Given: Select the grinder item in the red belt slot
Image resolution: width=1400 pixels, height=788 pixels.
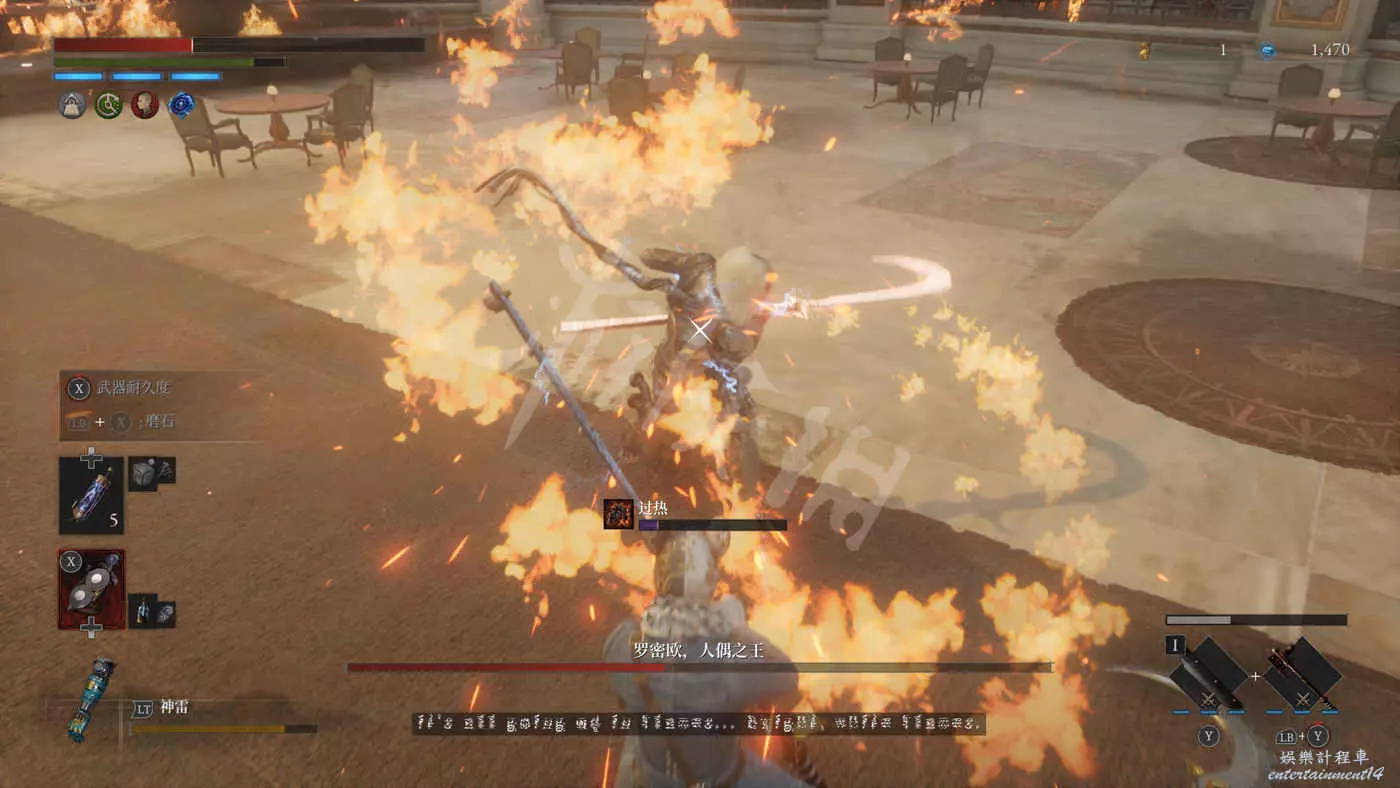Looking at the screenshot, I should pyautogui.click(x=91, y=589).
